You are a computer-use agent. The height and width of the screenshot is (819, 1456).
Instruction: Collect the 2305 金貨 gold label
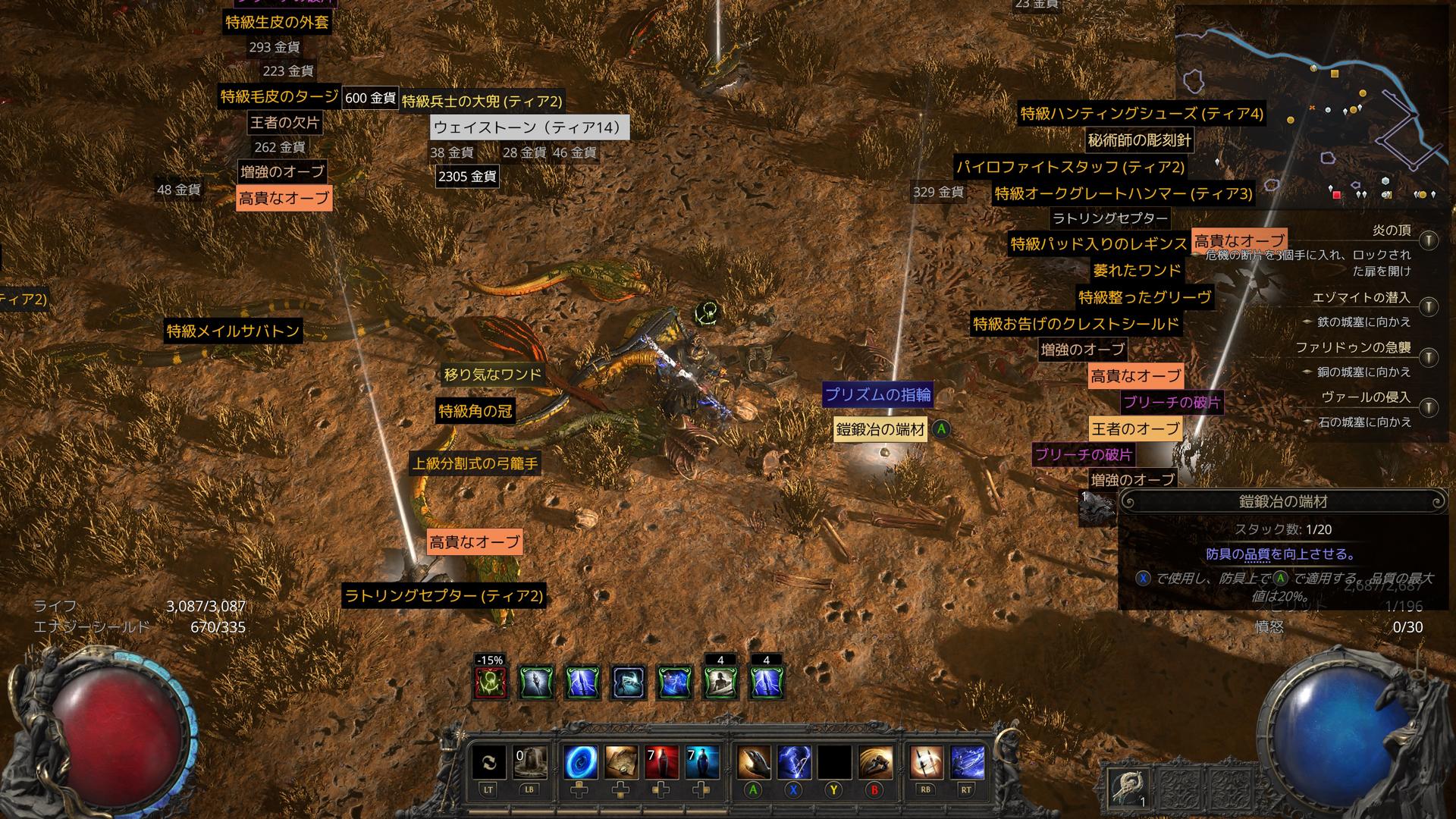pyautogui.click(x=467, y=177)
